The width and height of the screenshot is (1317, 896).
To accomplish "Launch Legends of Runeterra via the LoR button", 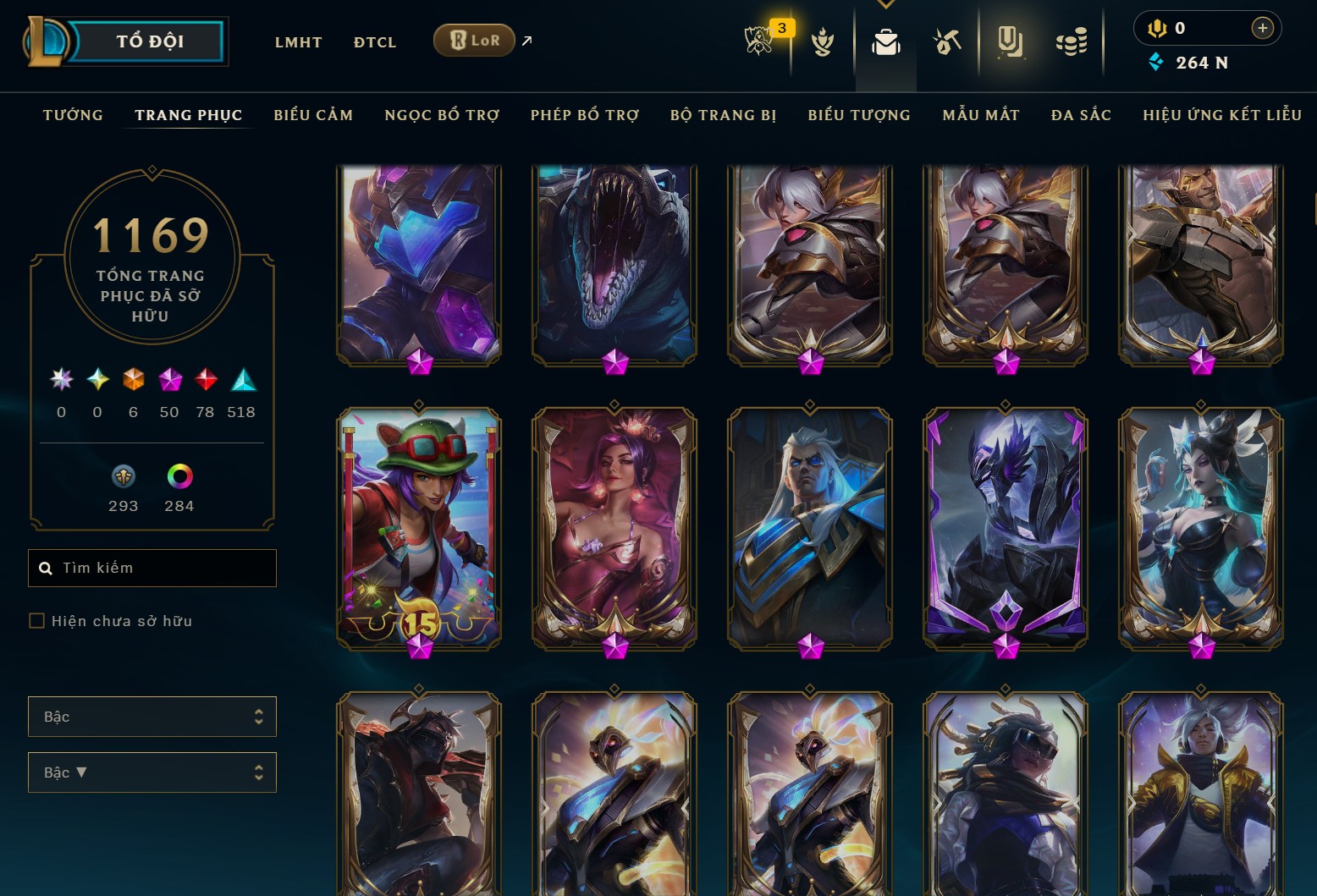I will 473,40.
